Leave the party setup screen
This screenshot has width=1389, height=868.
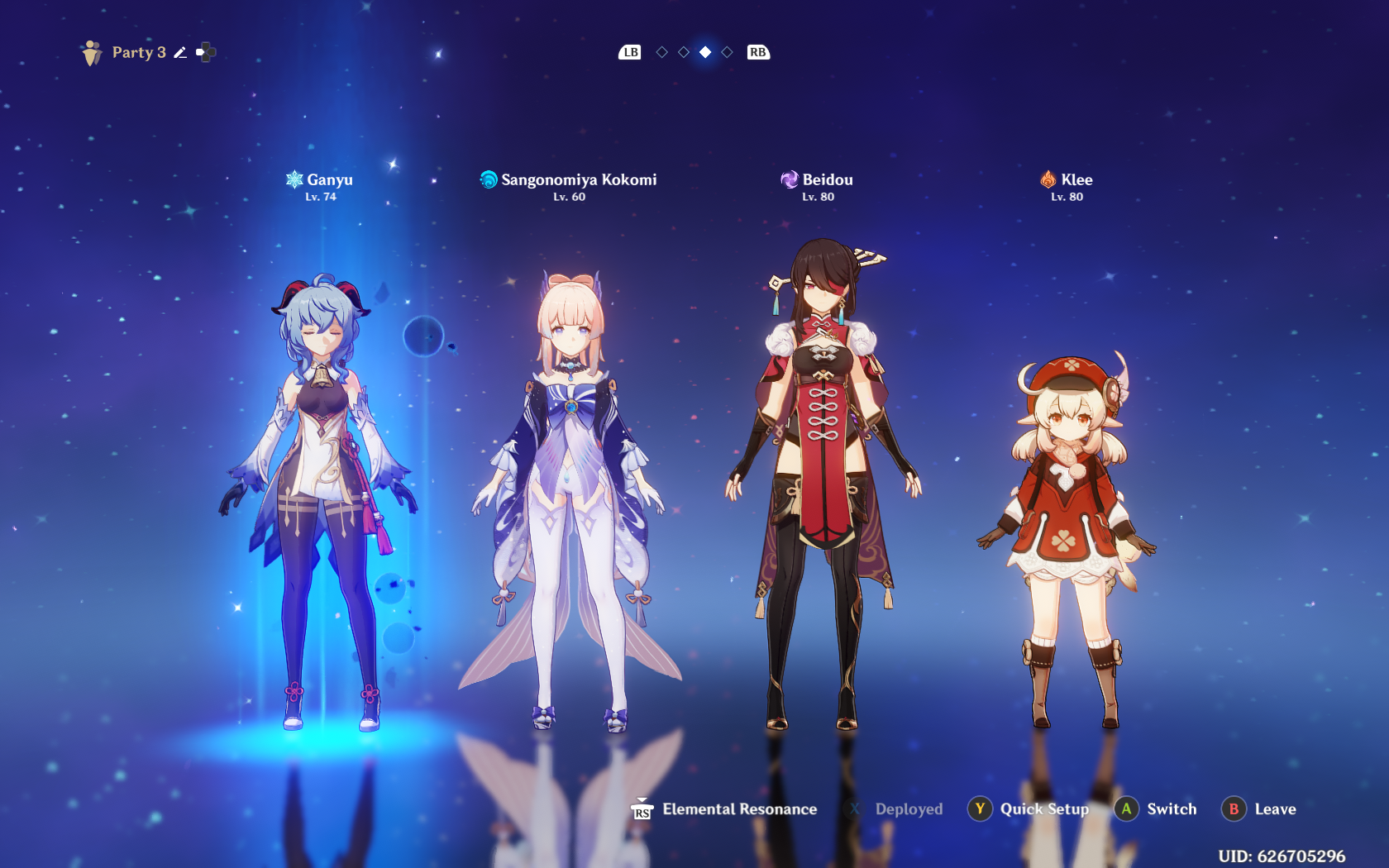pyautogui.click(x=1259, y=809)
